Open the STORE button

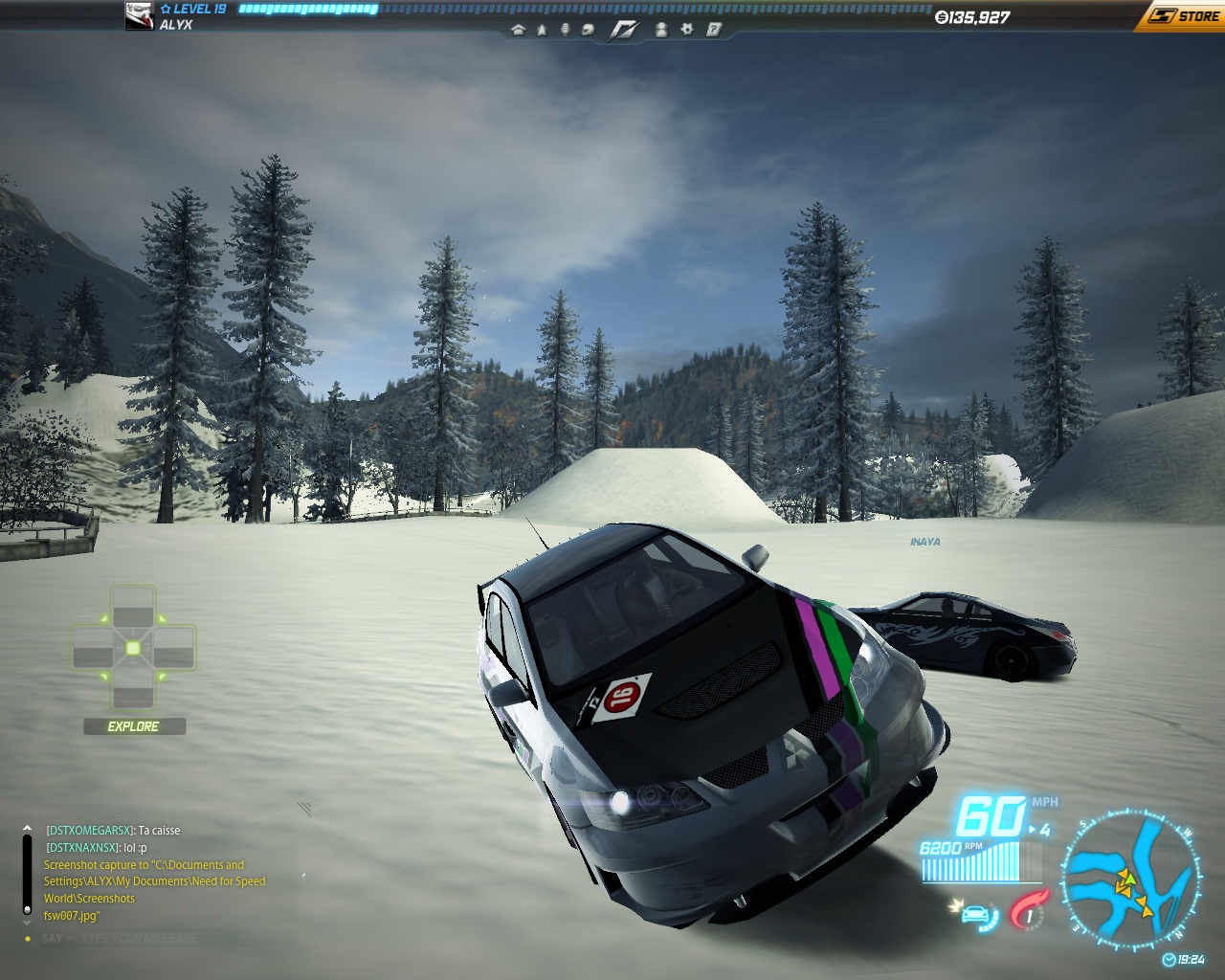pos(1185,16)
